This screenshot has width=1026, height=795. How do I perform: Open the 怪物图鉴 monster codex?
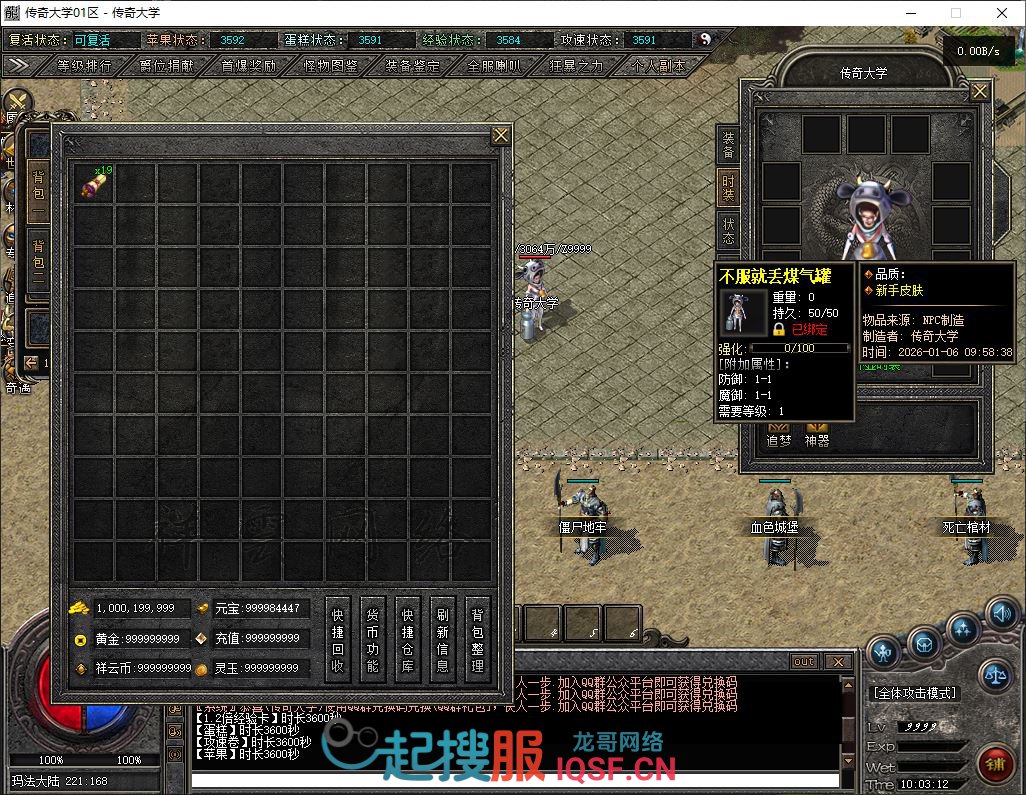pos(330,66)
